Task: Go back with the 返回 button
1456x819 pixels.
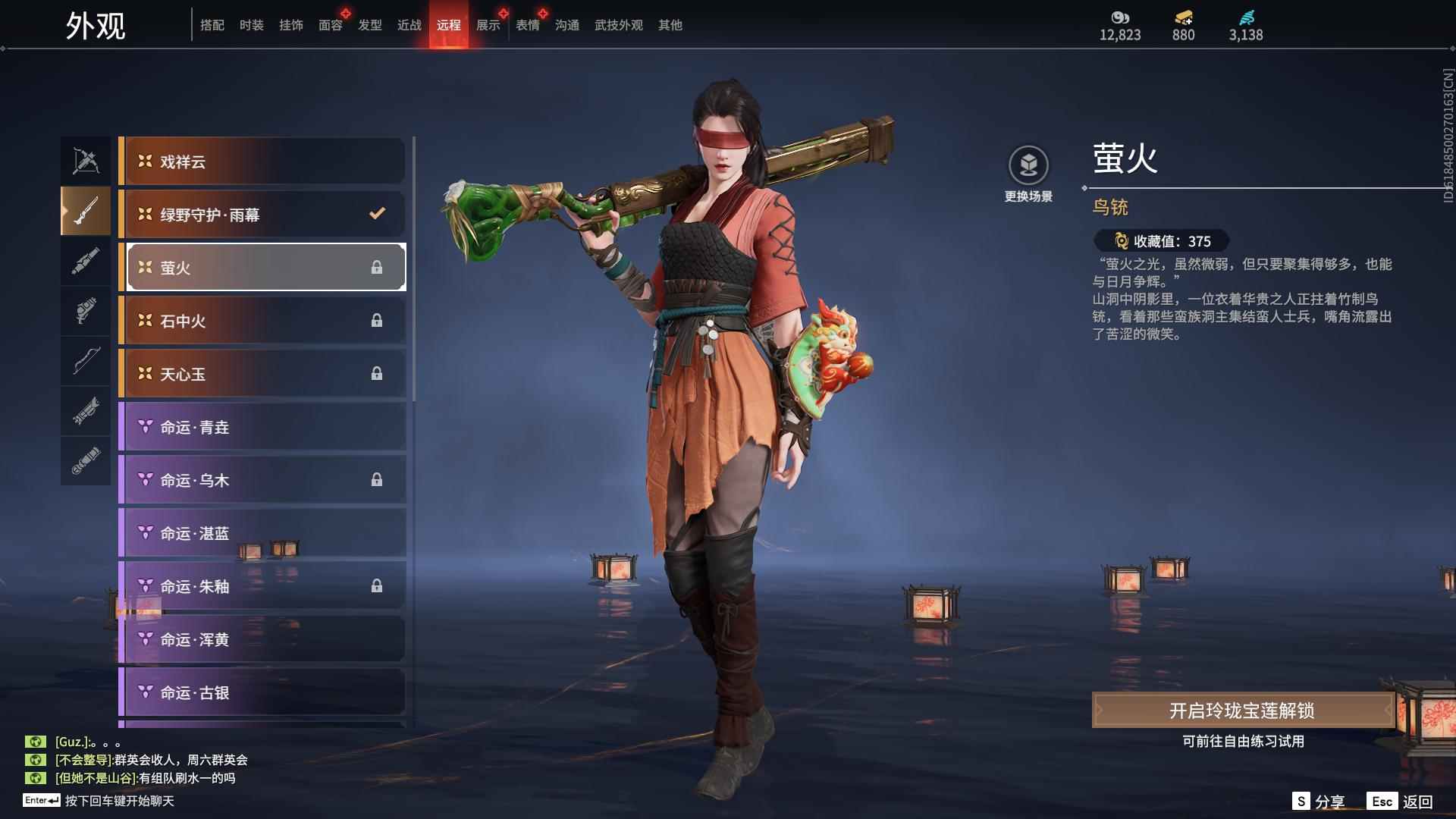Action: point(1401,802)
